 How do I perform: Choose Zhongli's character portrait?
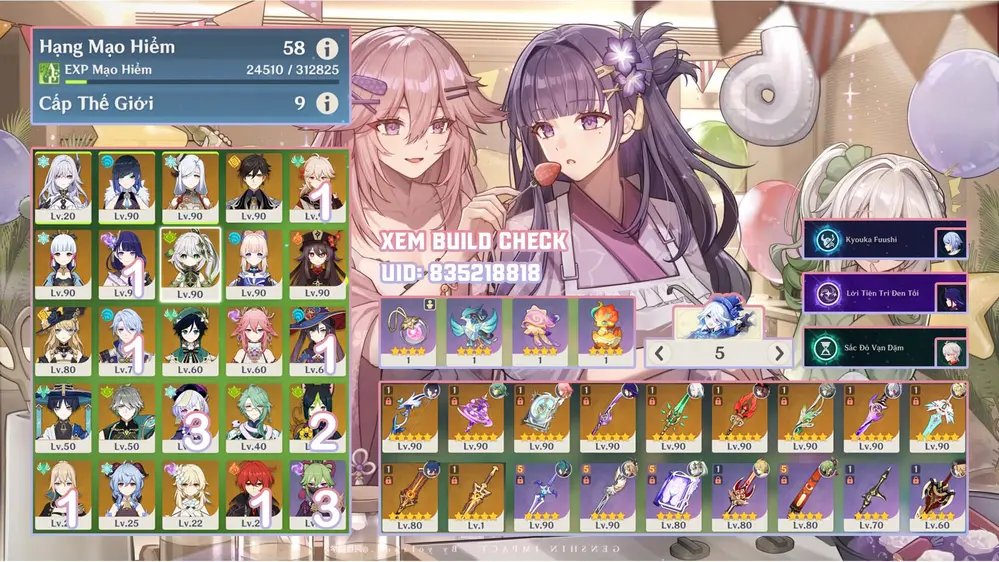point(253,186)
